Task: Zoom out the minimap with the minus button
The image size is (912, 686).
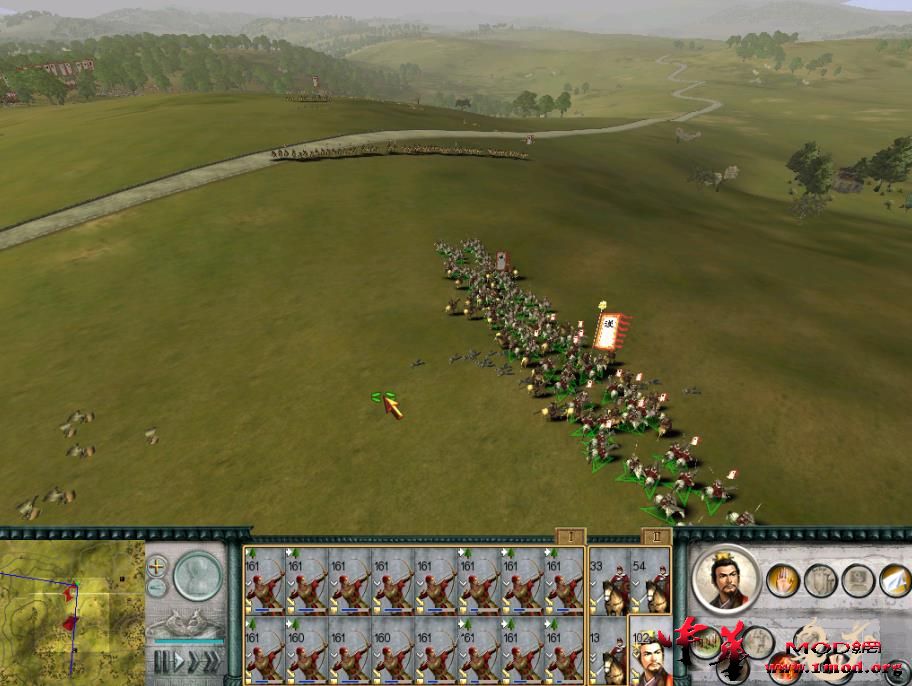Action: point(157,589)
